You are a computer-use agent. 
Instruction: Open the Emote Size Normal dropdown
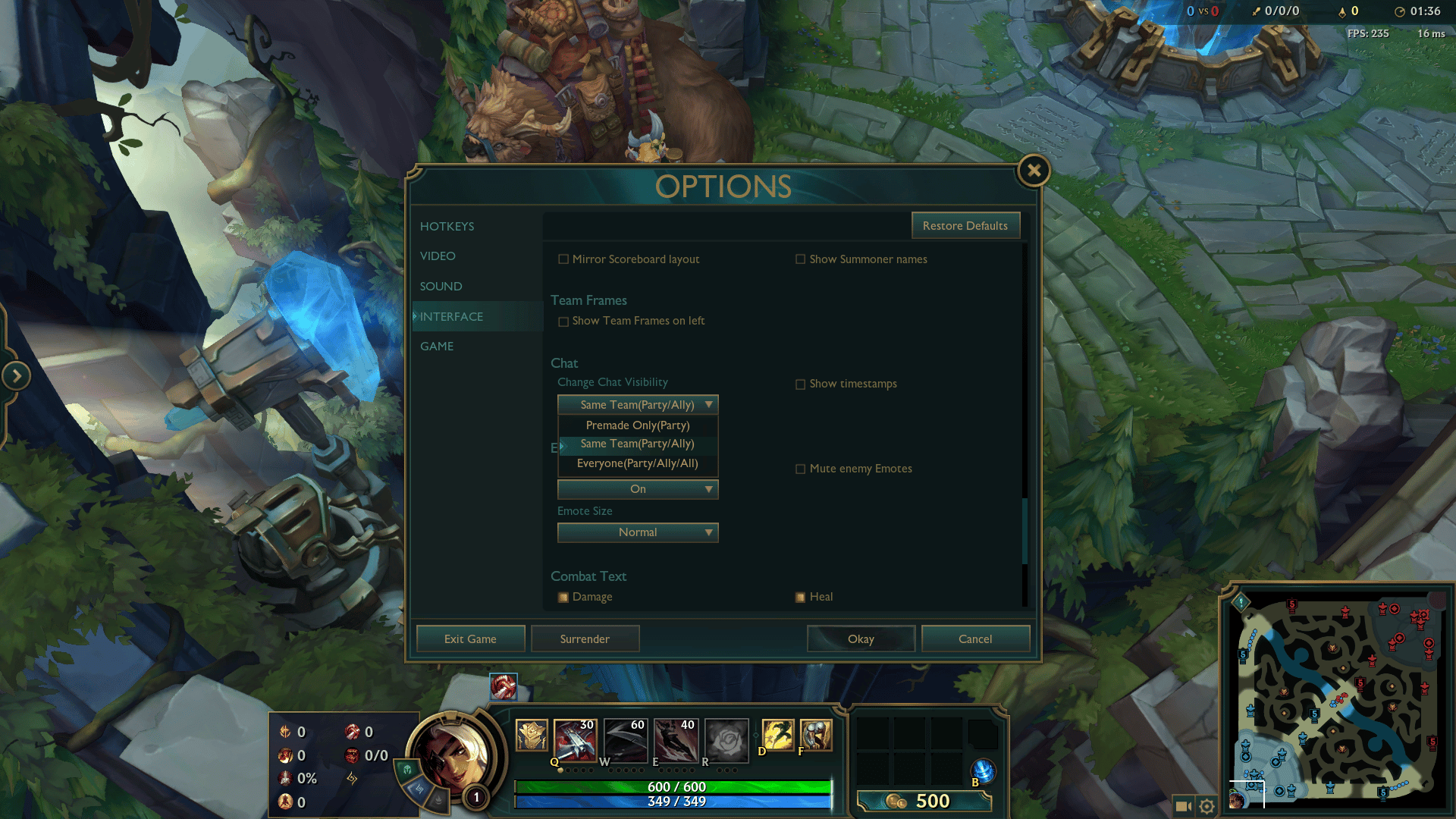point(637,532)
